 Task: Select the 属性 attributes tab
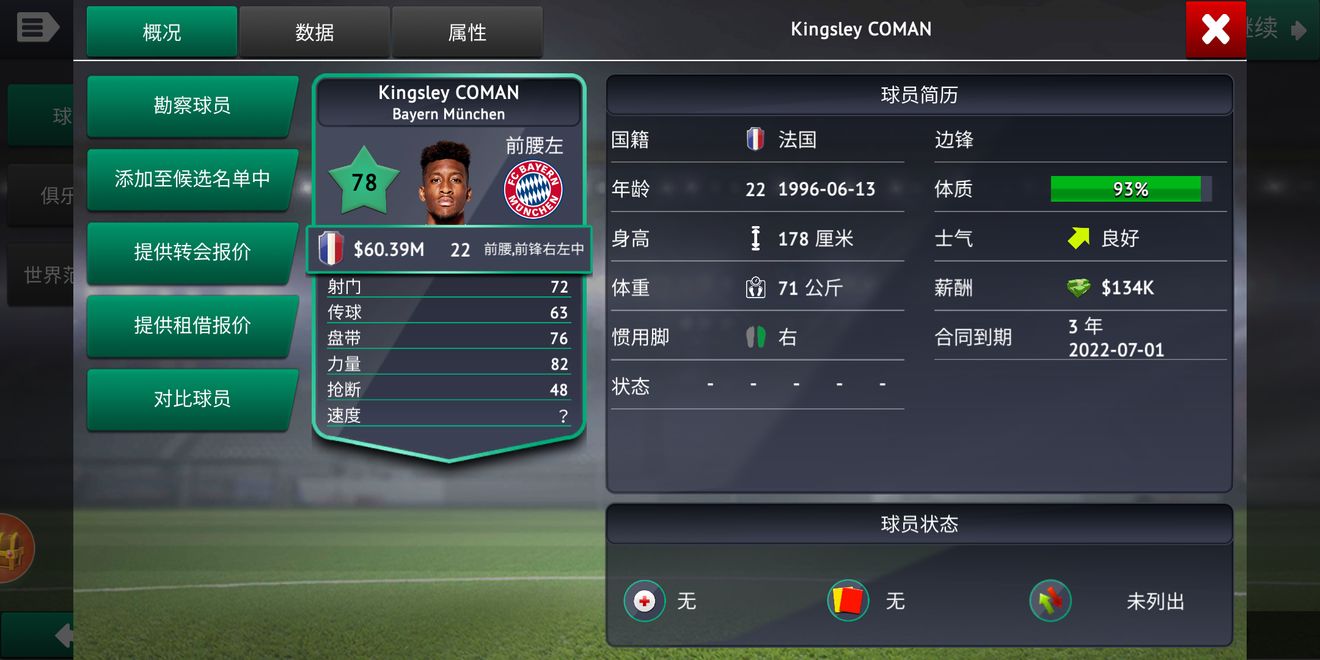coord(467,32)
